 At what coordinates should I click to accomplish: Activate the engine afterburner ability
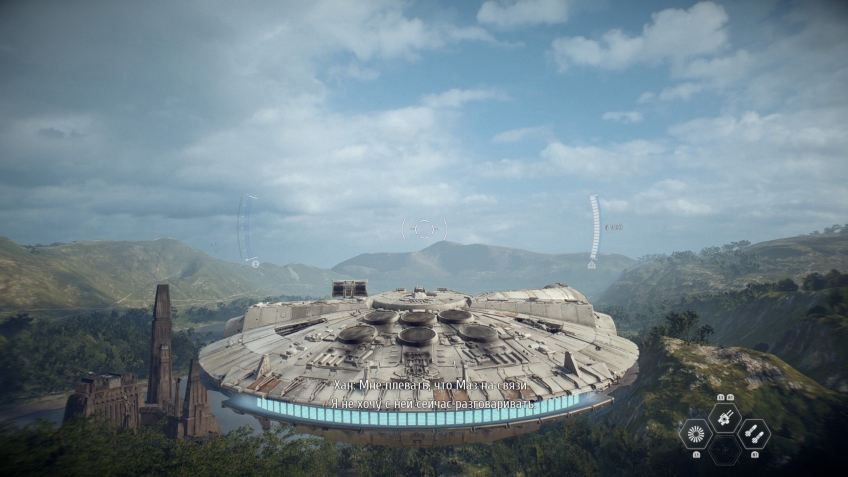(696, 433)
